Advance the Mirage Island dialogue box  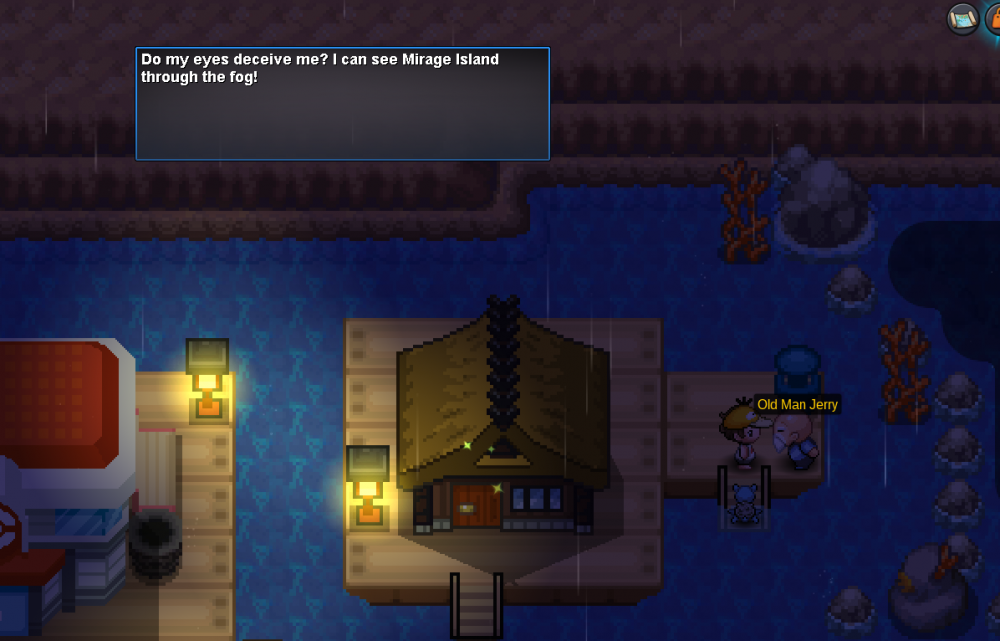pyautogui.click(x=342, y=104)
